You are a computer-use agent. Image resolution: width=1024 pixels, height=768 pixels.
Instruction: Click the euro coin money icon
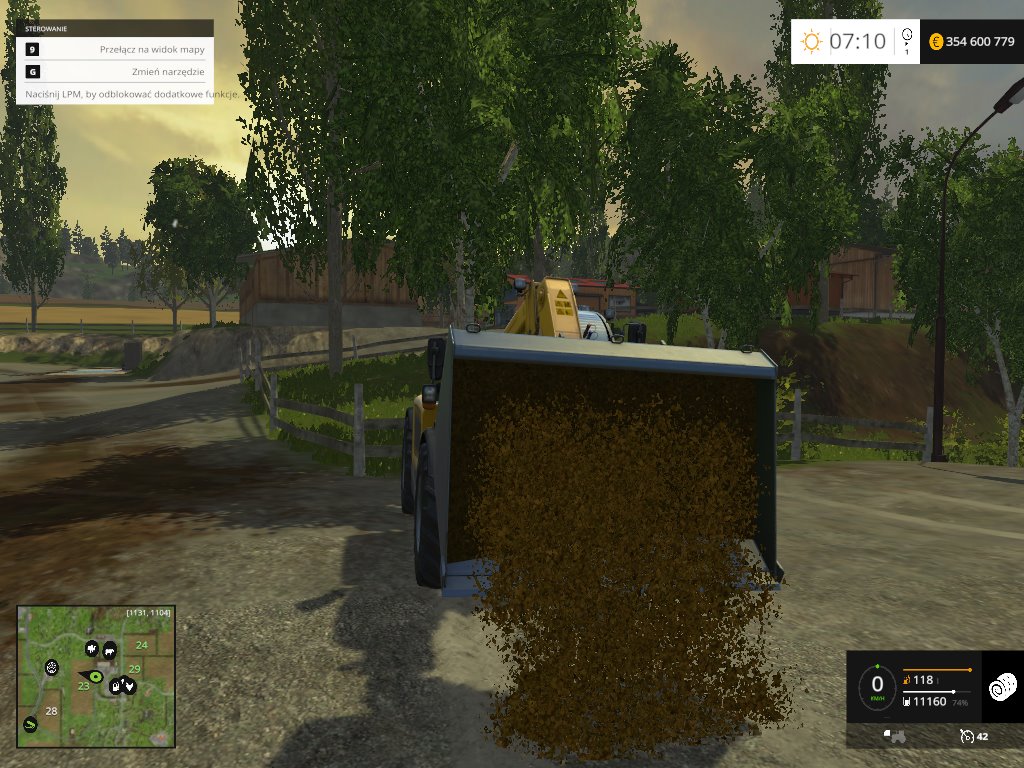[936, 41]
